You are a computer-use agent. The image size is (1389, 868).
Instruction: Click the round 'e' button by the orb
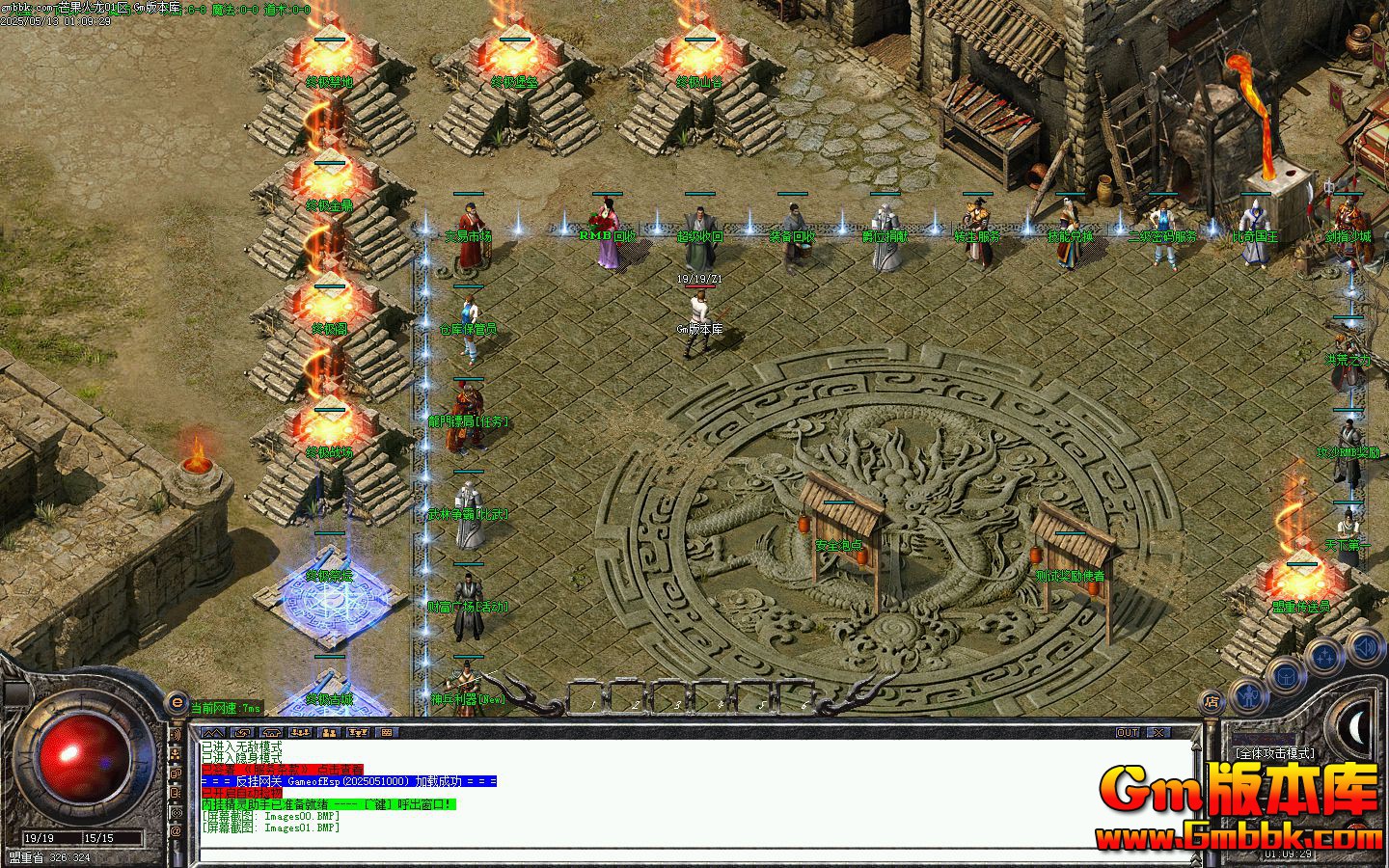coord(177,704)
